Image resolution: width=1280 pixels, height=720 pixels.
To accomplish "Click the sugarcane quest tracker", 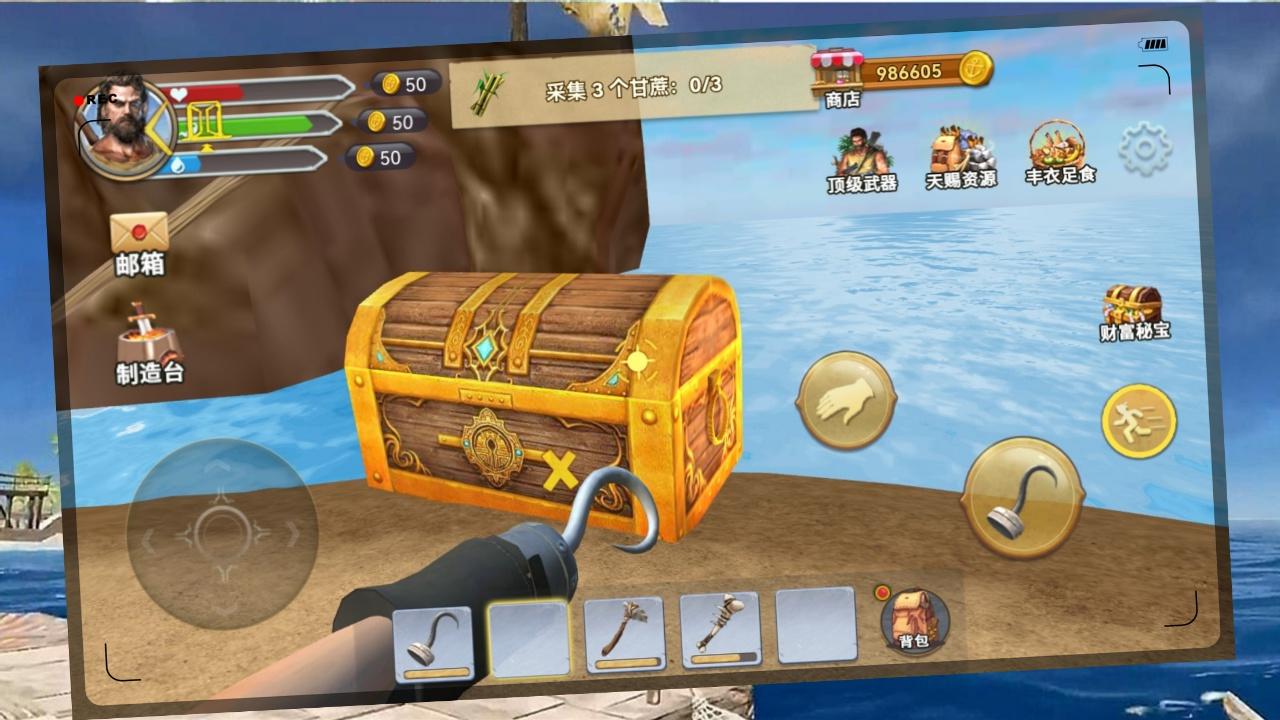I will [x=632, y=87].
